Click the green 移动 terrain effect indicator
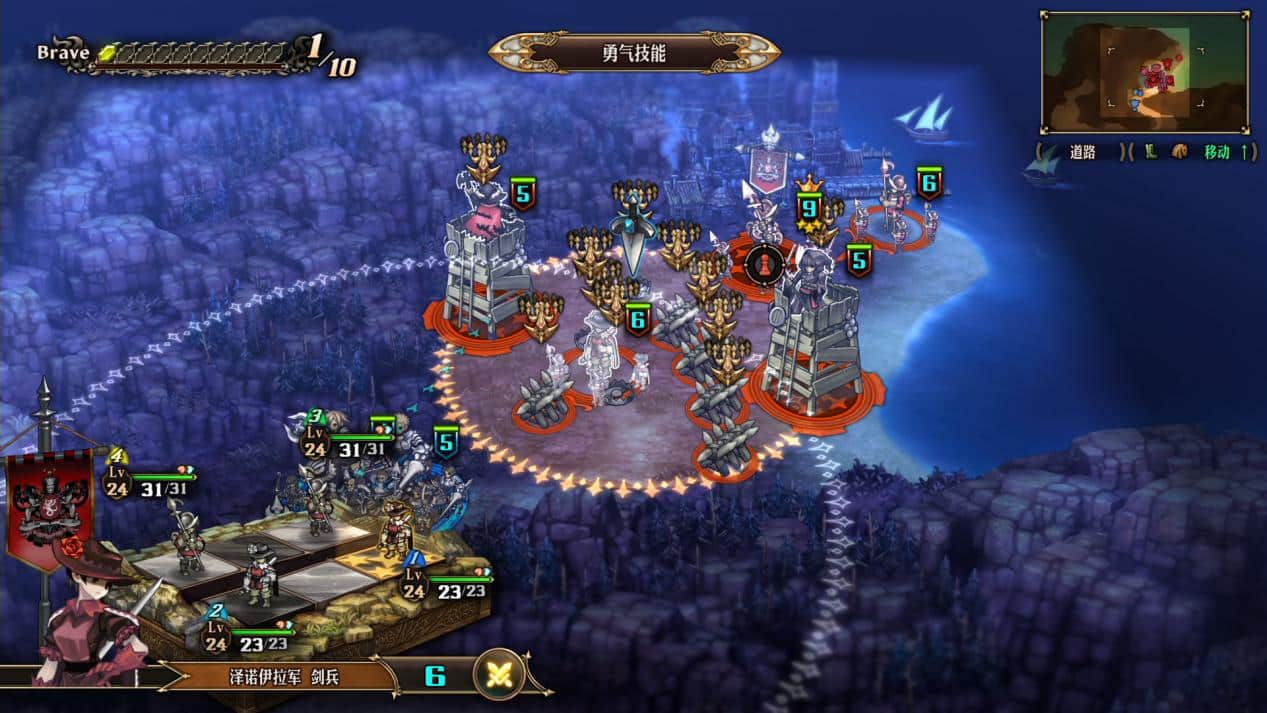The height and width of the screenshot is (713, 1267). (x=1216, y=152)
